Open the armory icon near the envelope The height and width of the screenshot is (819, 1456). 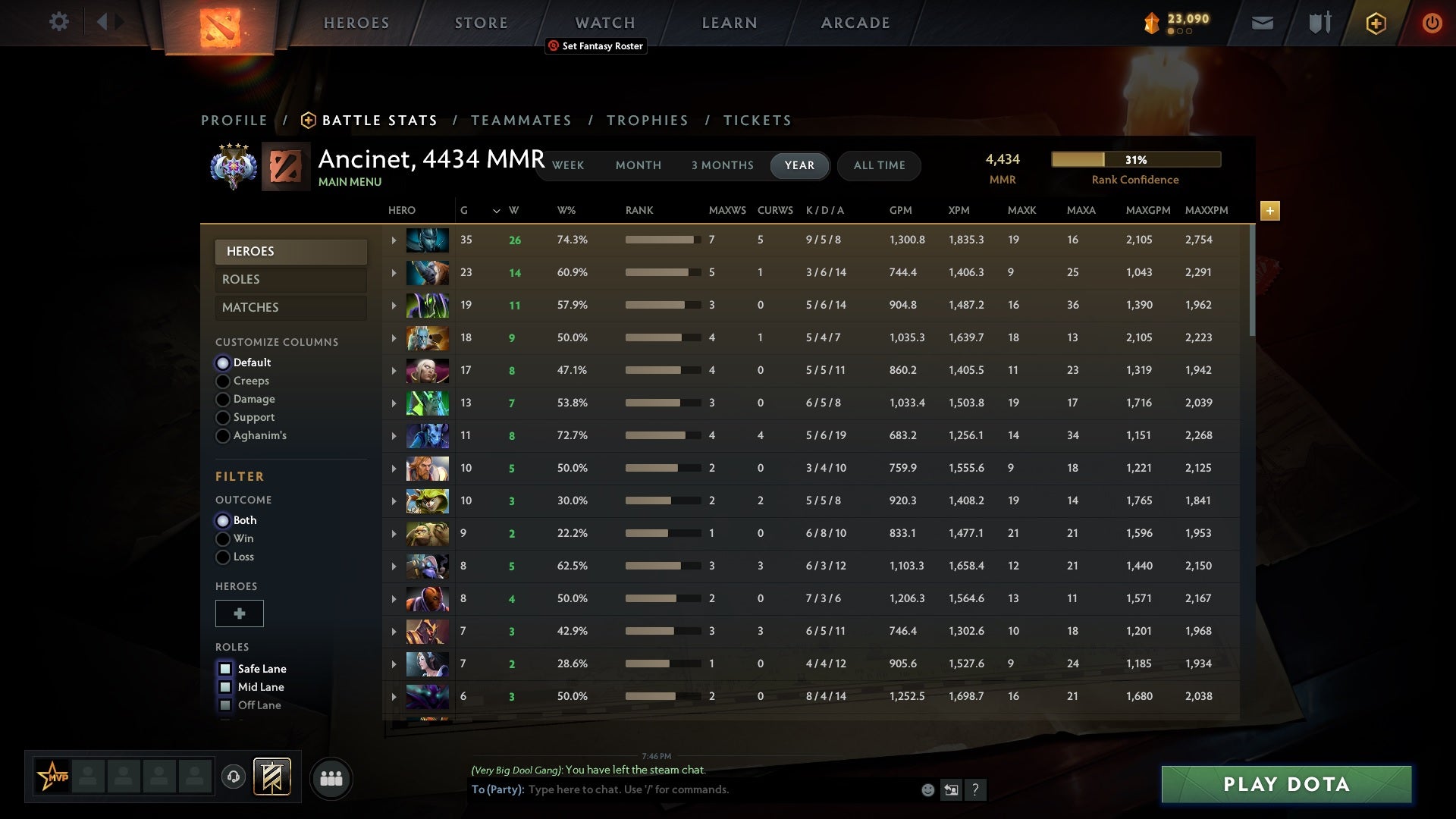pyautogui.click(x=1319, y=23)
